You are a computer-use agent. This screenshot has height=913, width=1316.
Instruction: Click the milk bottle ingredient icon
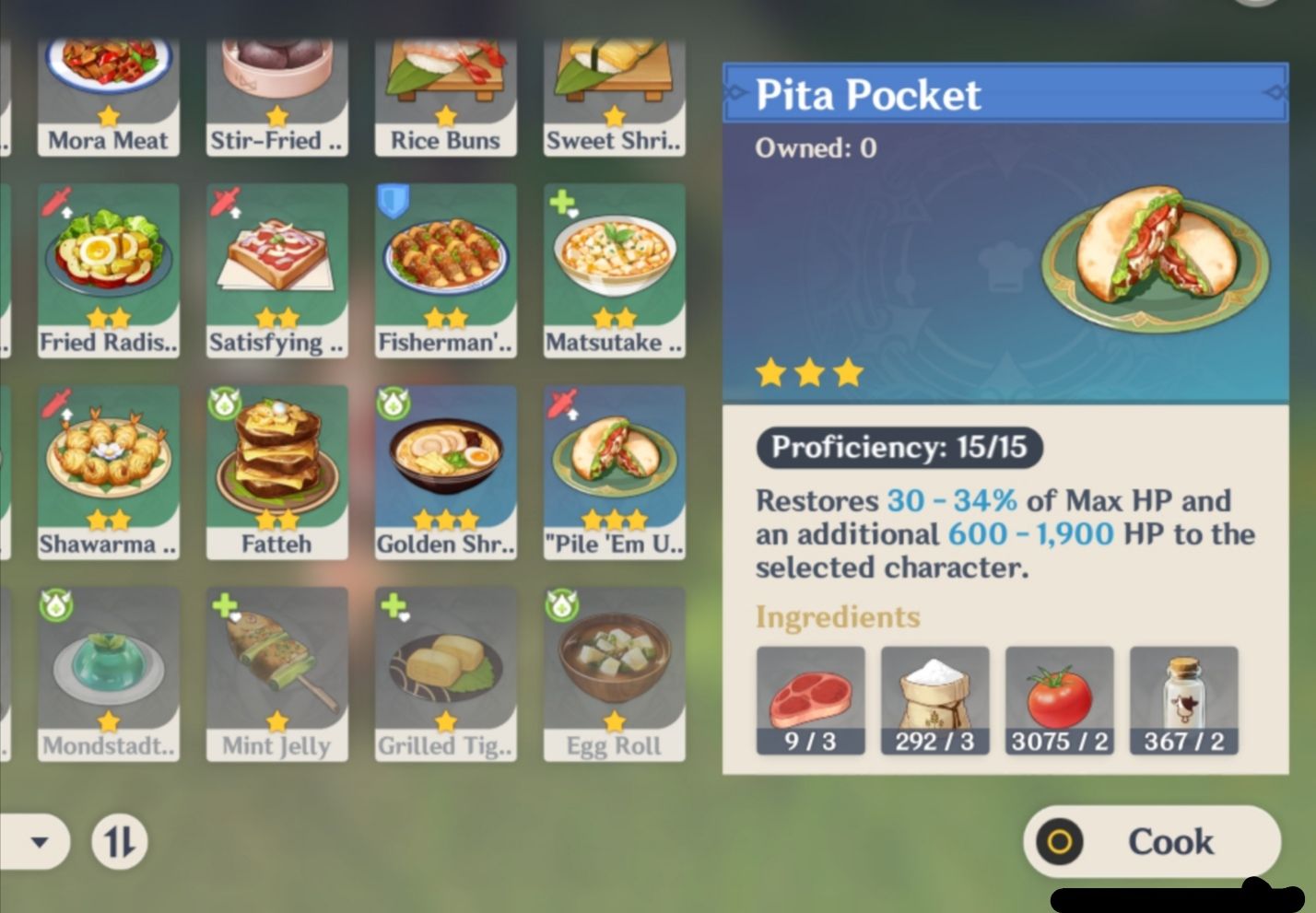[x=1183, y=696]
